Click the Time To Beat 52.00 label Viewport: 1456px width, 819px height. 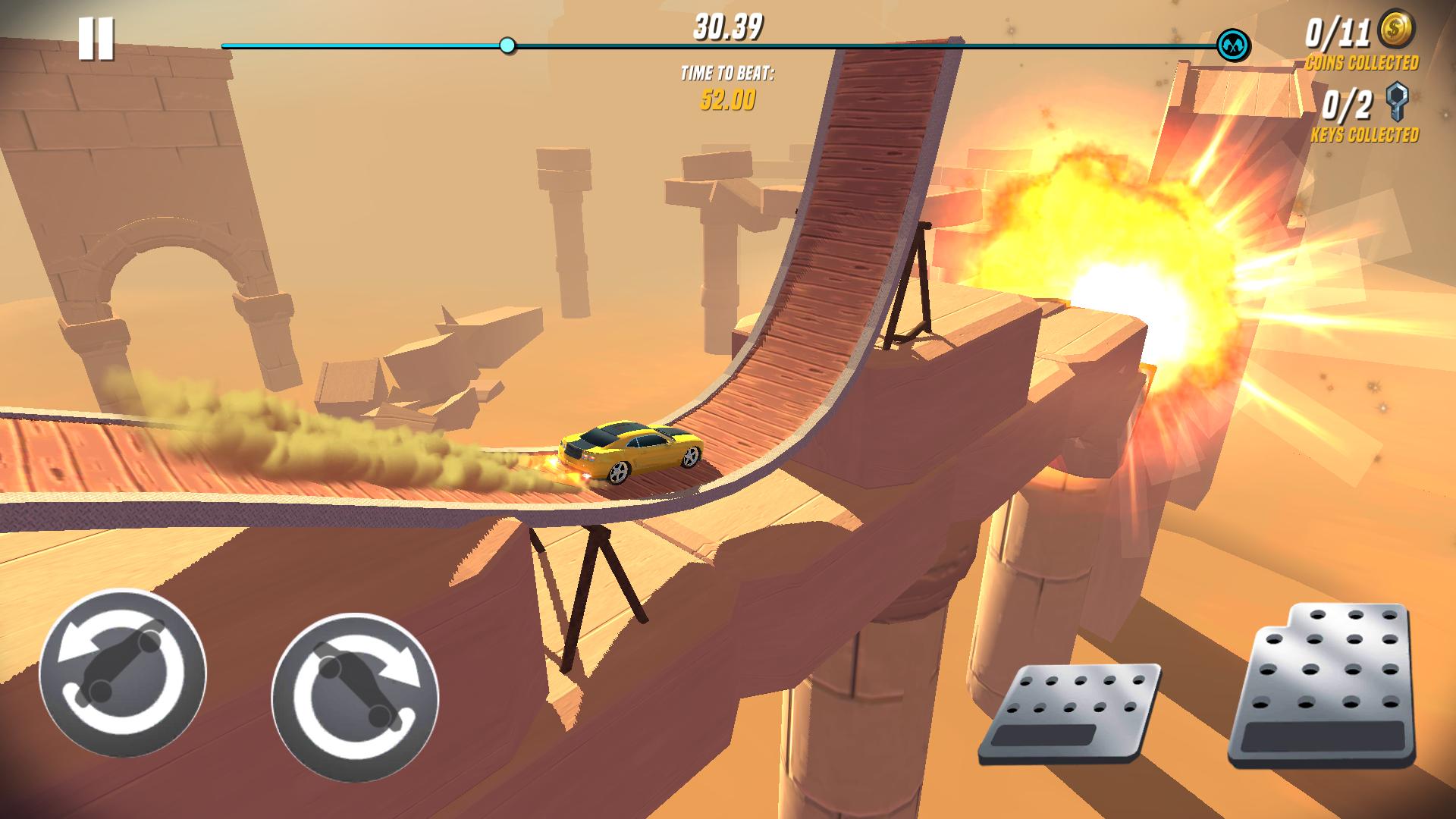pyautogui.click(x=726, y=87)
